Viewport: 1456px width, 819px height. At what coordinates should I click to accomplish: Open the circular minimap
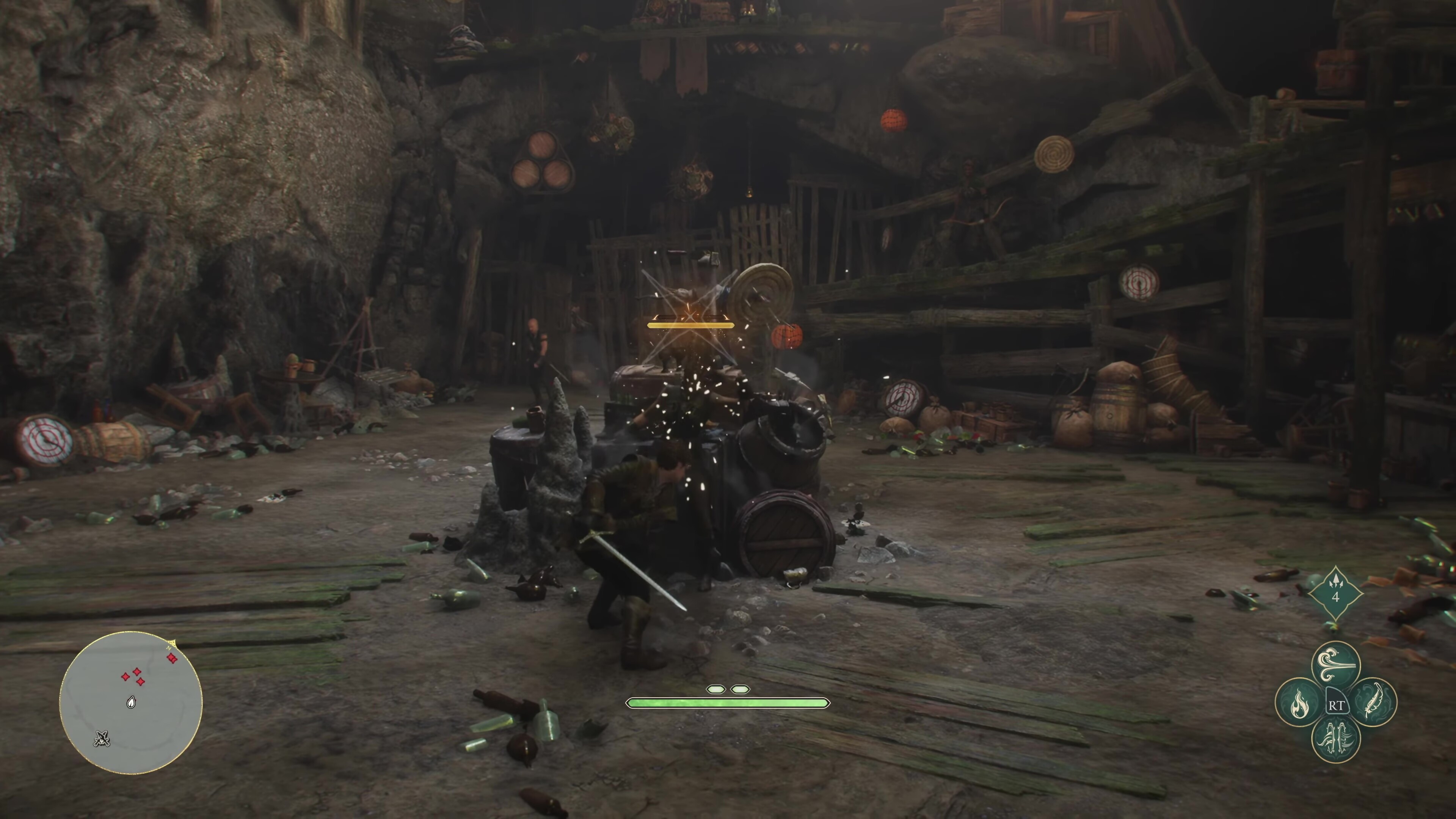pyautogui.click(x=130, y=703)
